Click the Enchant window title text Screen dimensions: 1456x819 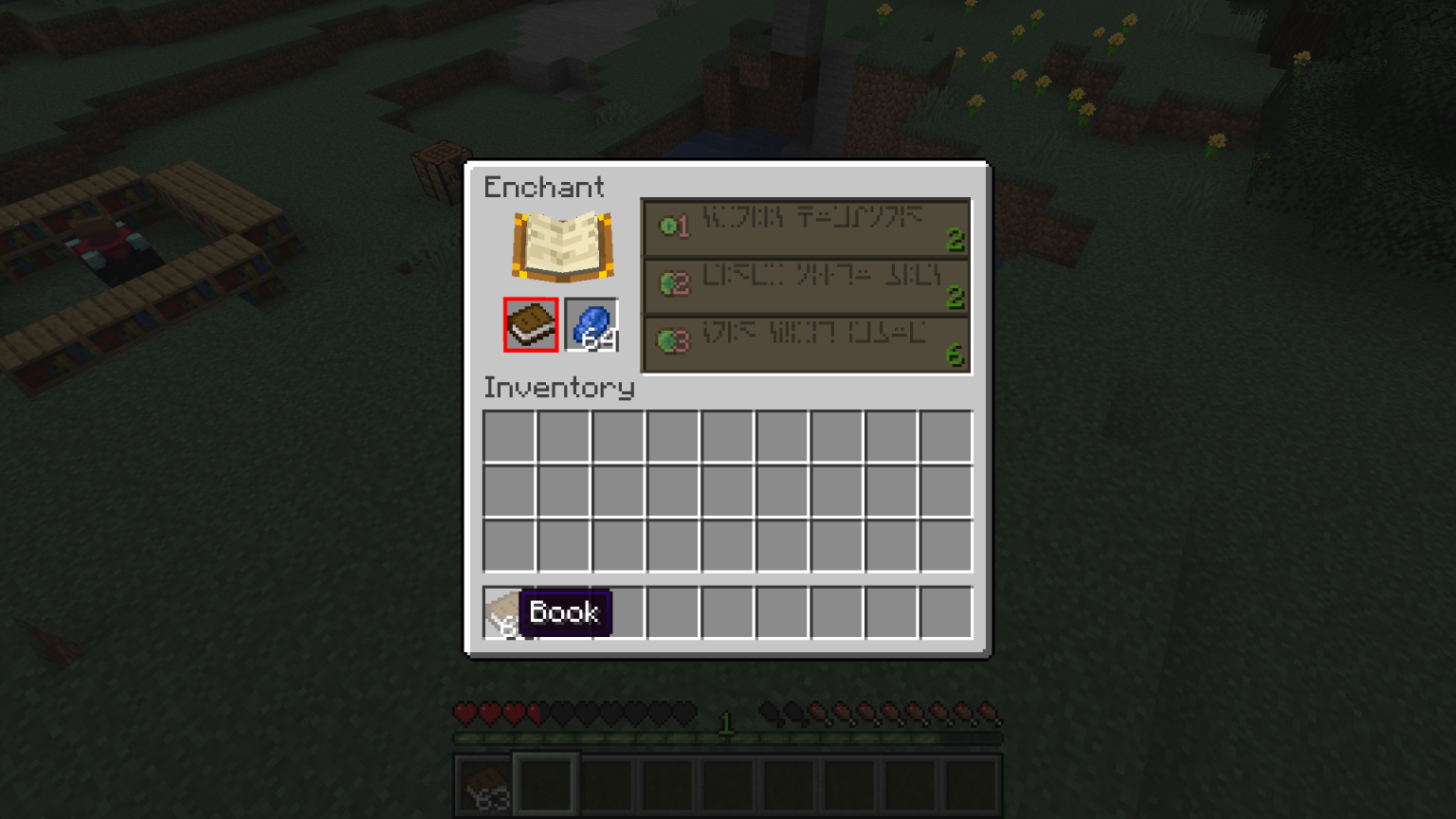tap(543, 188)
